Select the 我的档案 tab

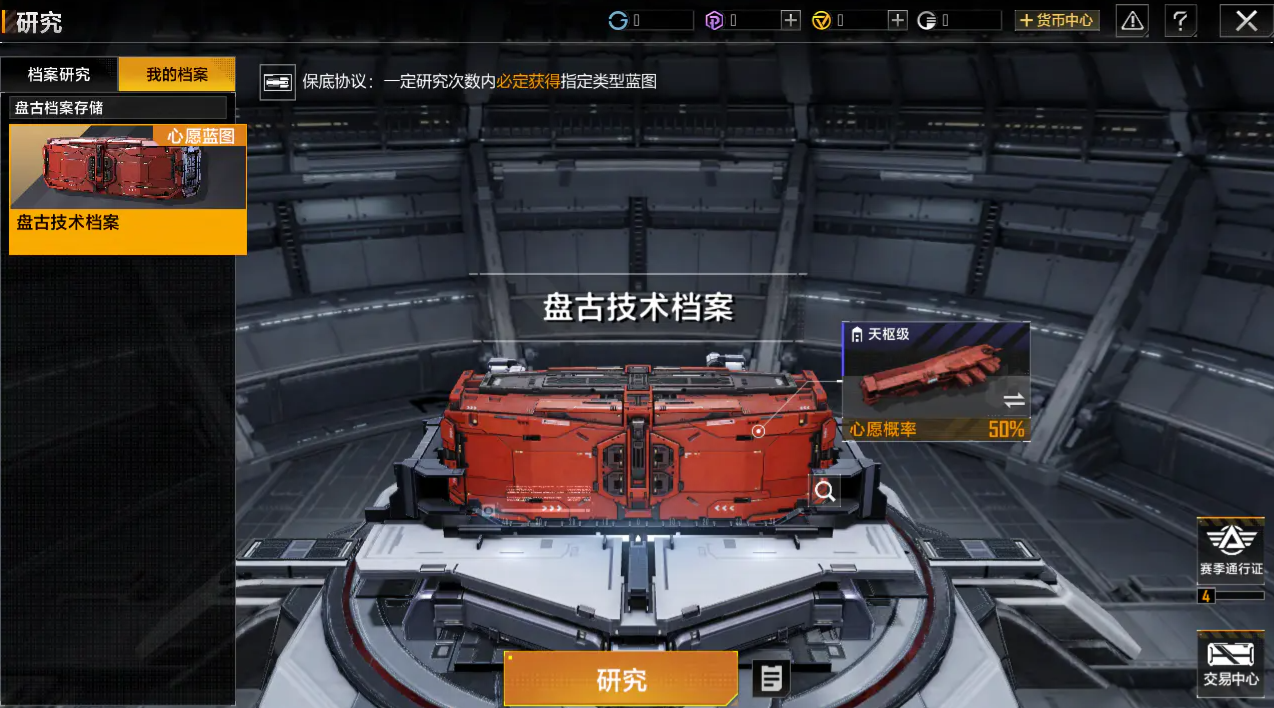tap(177, 75)
